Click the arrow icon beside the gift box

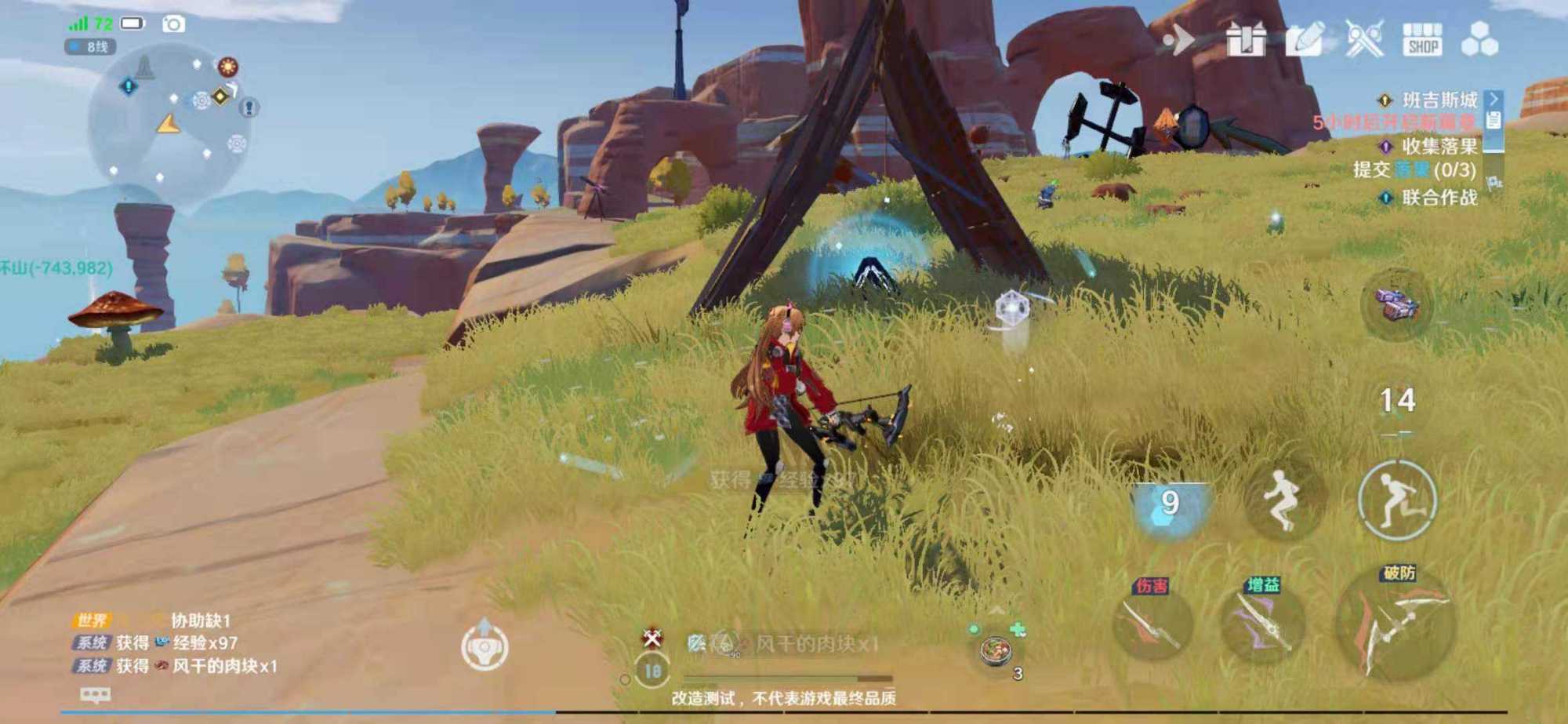(x=1178, y=39)
